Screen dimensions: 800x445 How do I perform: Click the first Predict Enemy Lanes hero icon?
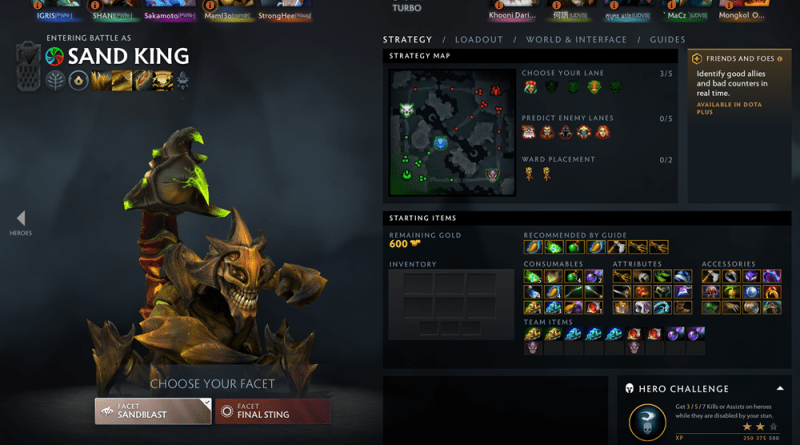pos(530,132)
